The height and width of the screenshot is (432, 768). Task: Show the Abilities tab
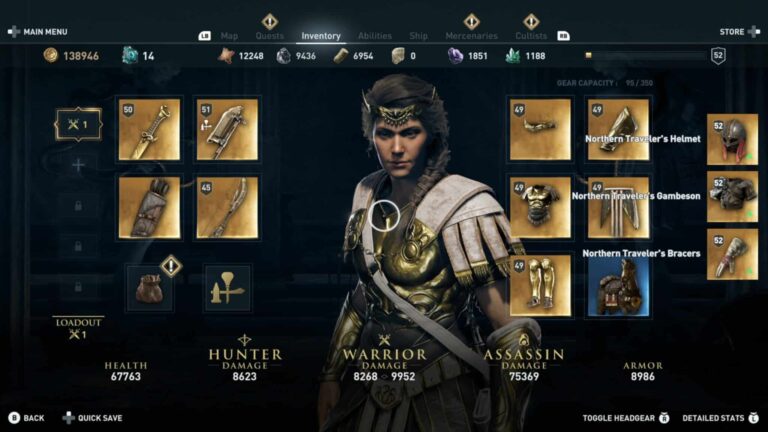[374, 36]
